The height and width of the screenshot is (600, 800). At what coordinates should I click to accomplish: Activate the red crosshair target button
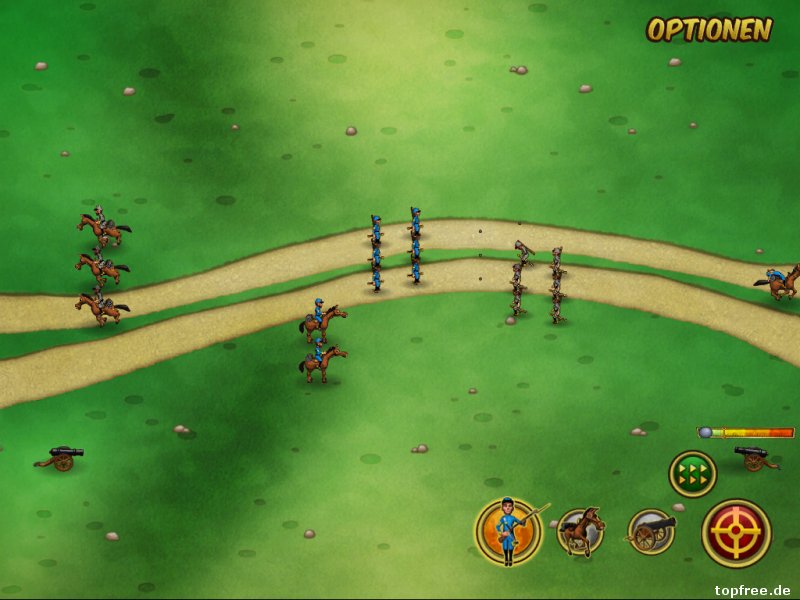coord(736,533)
